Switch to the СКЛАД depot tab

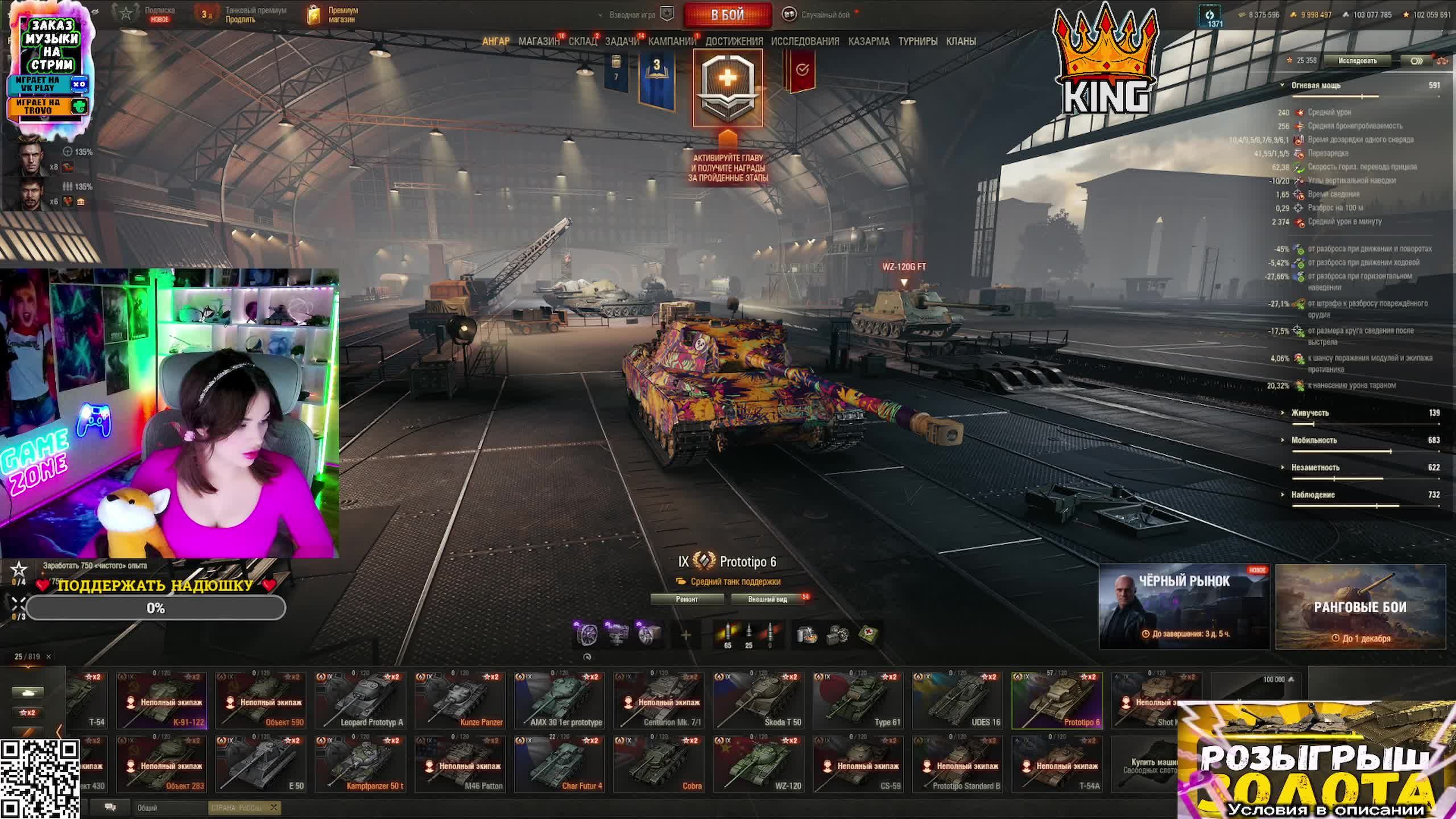582,42
